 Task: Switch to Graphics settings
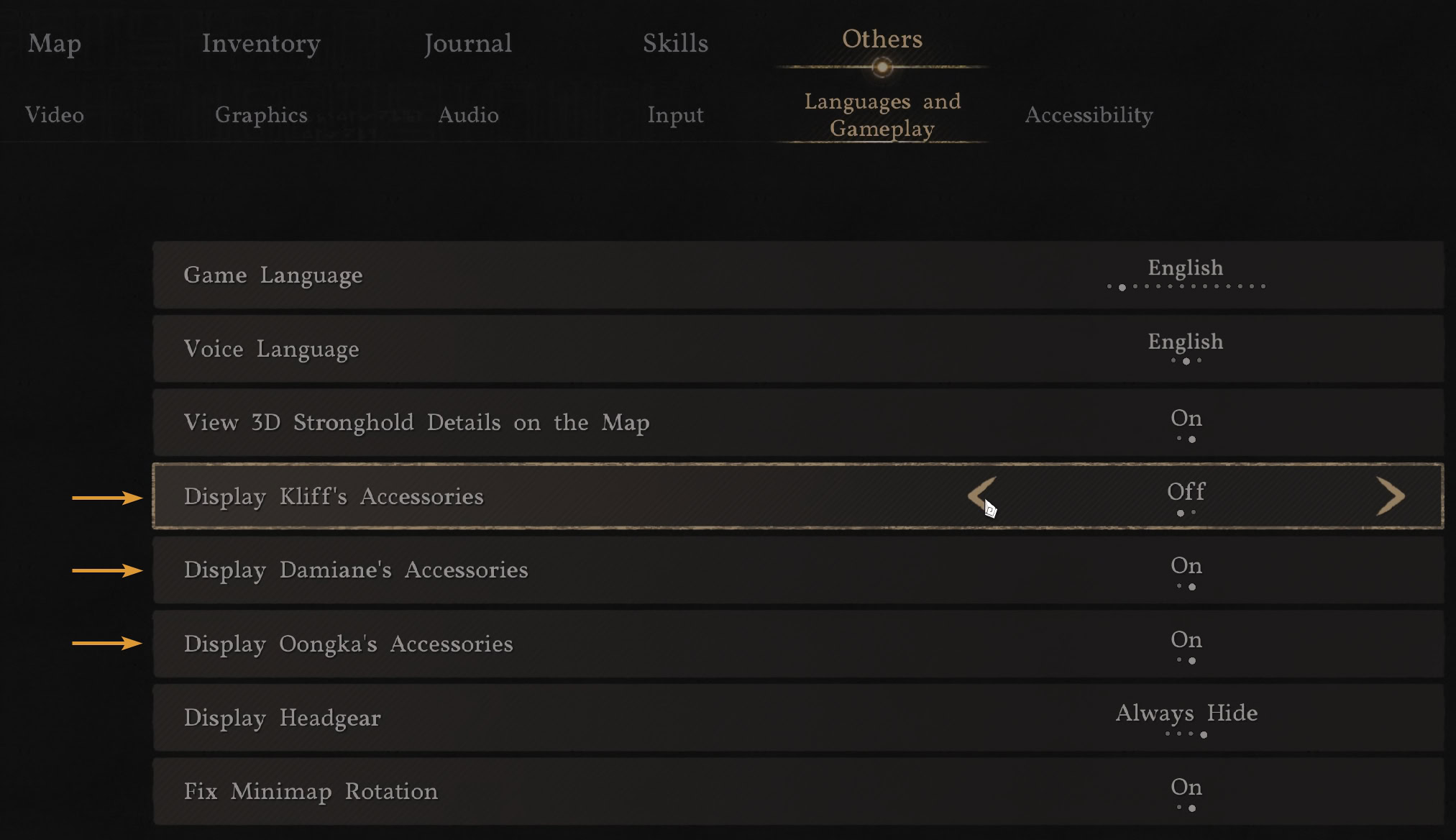(262, 115)
